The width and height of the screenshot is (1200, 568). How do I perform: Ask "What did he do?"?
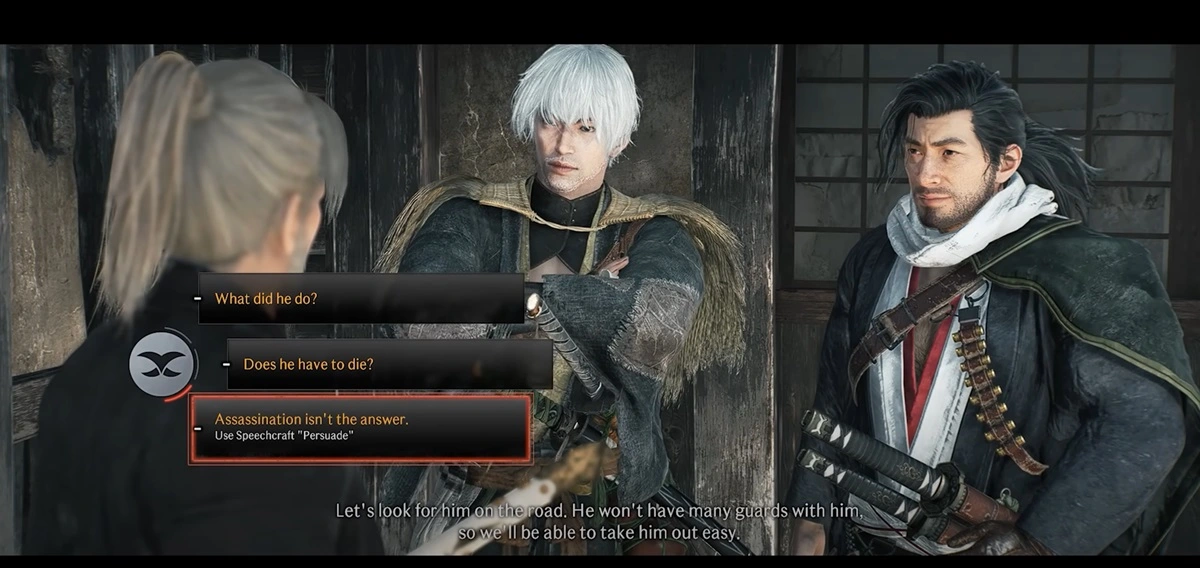tap(360, 299)
